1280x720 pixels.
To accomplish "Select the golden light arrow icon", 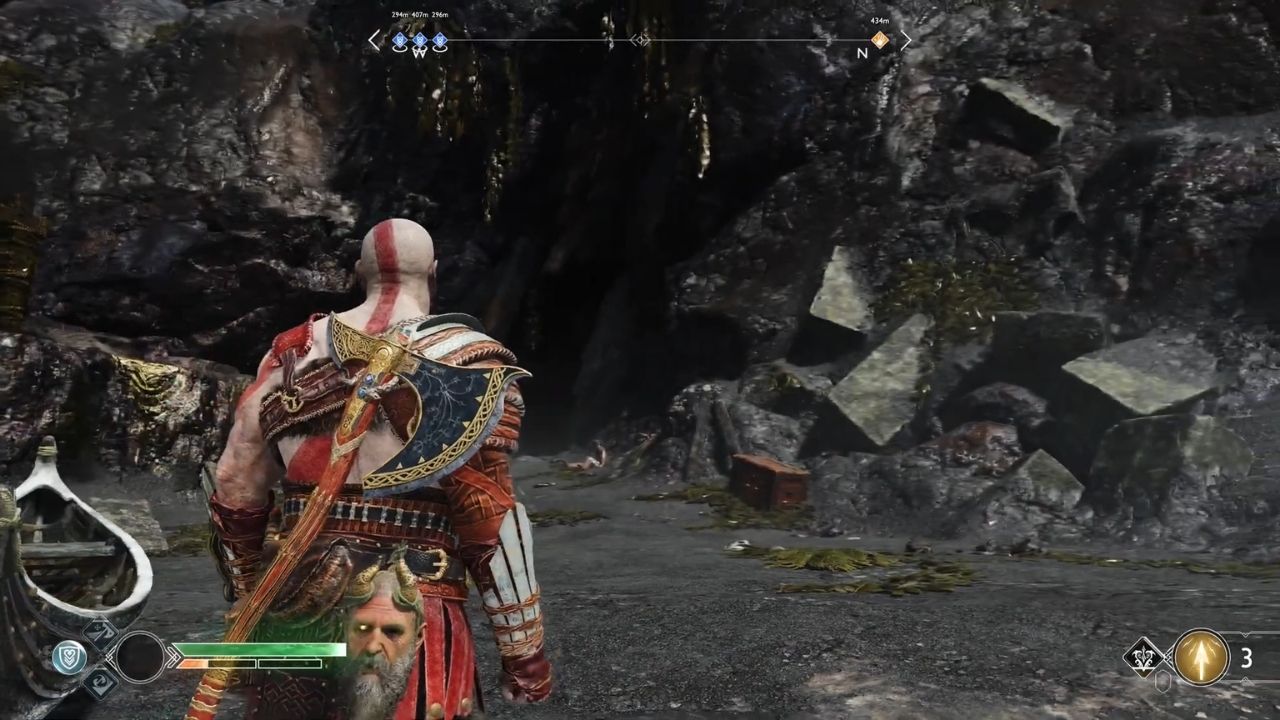I will click(x=1201, y=657).
